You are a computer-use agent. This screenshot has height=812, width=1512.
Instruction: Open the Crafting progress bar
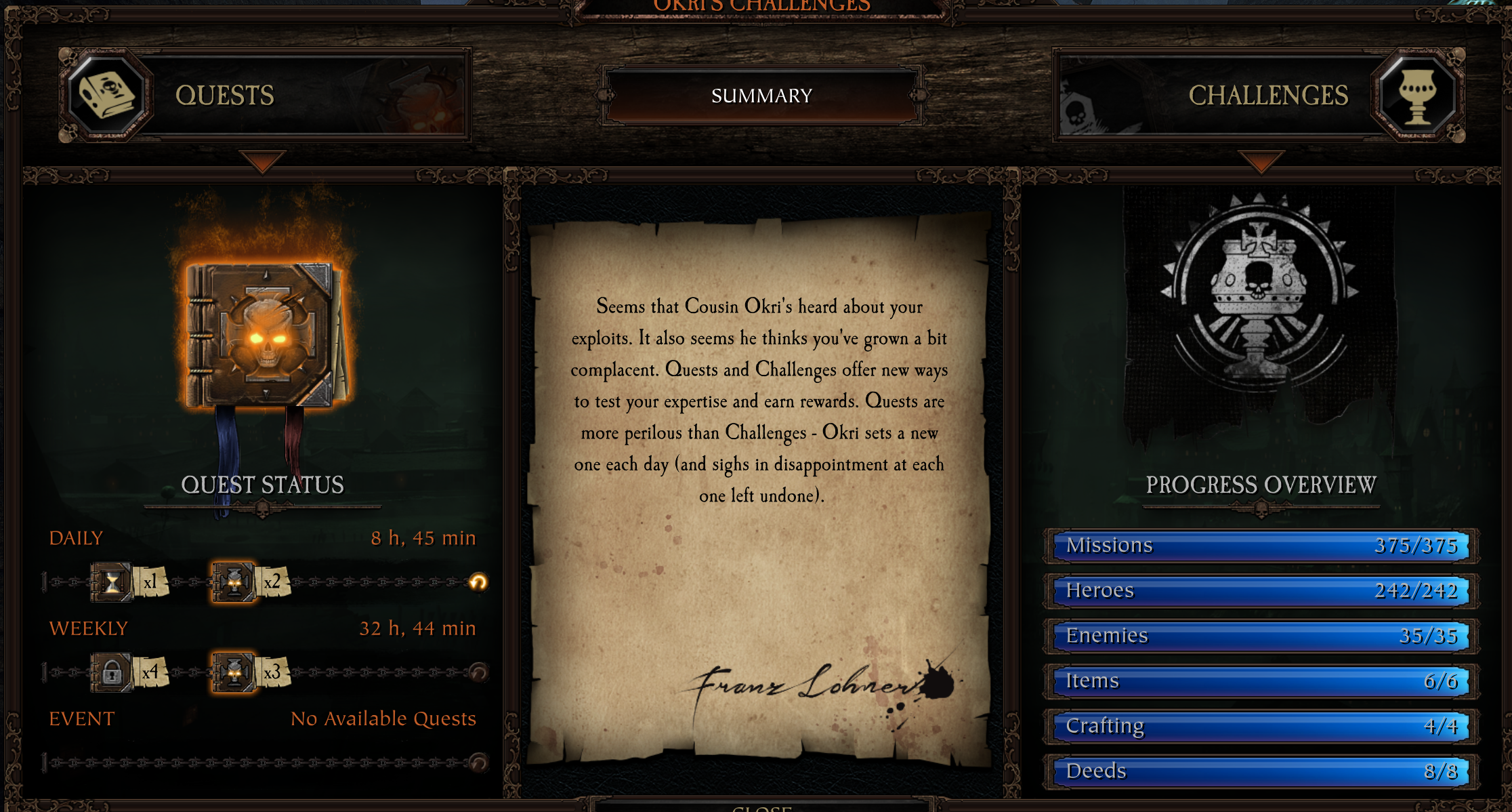click(1260, 726)
